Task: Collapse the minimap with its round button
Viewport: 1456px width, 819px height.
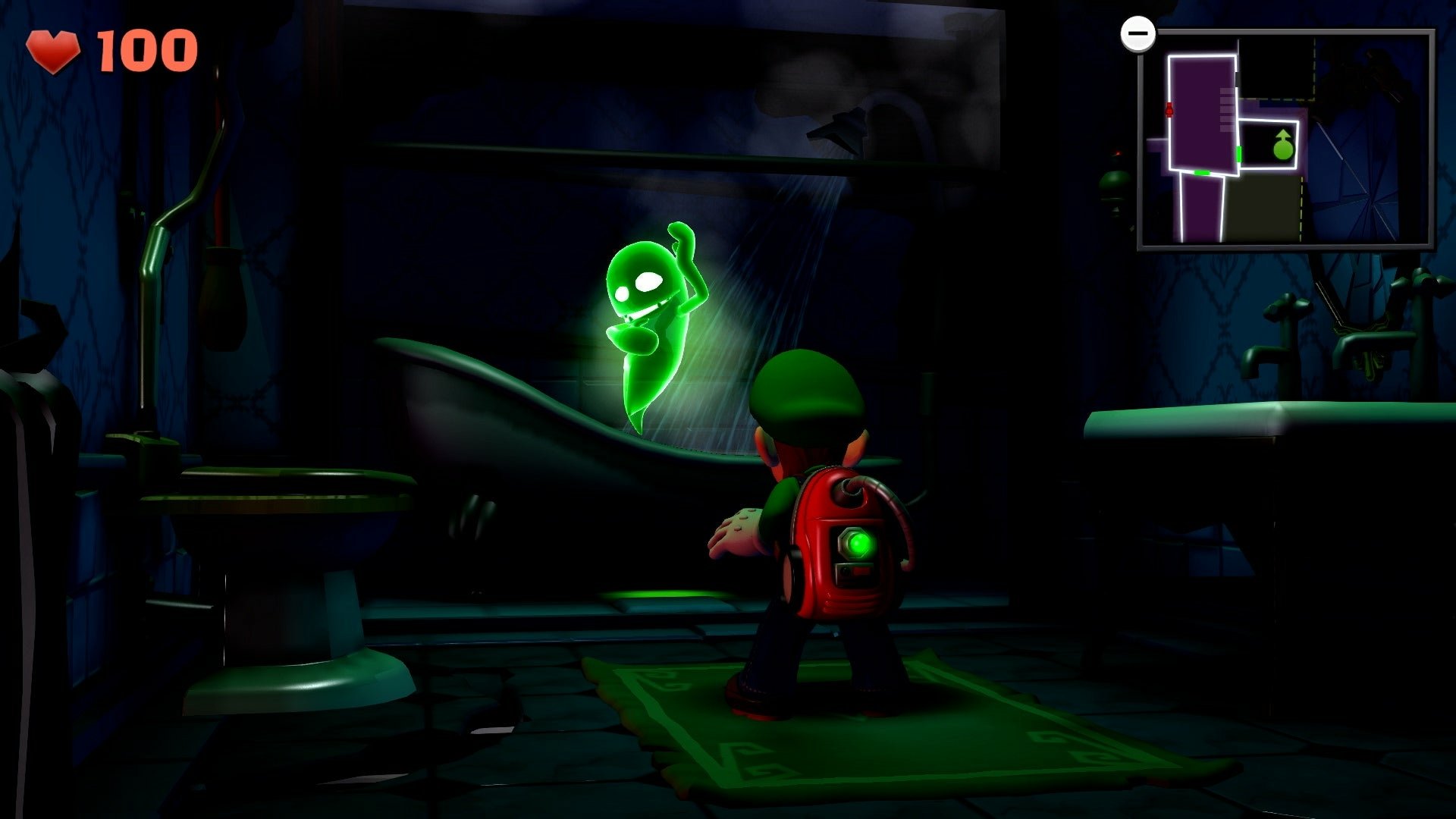Action: click(x=1139, y=33)
